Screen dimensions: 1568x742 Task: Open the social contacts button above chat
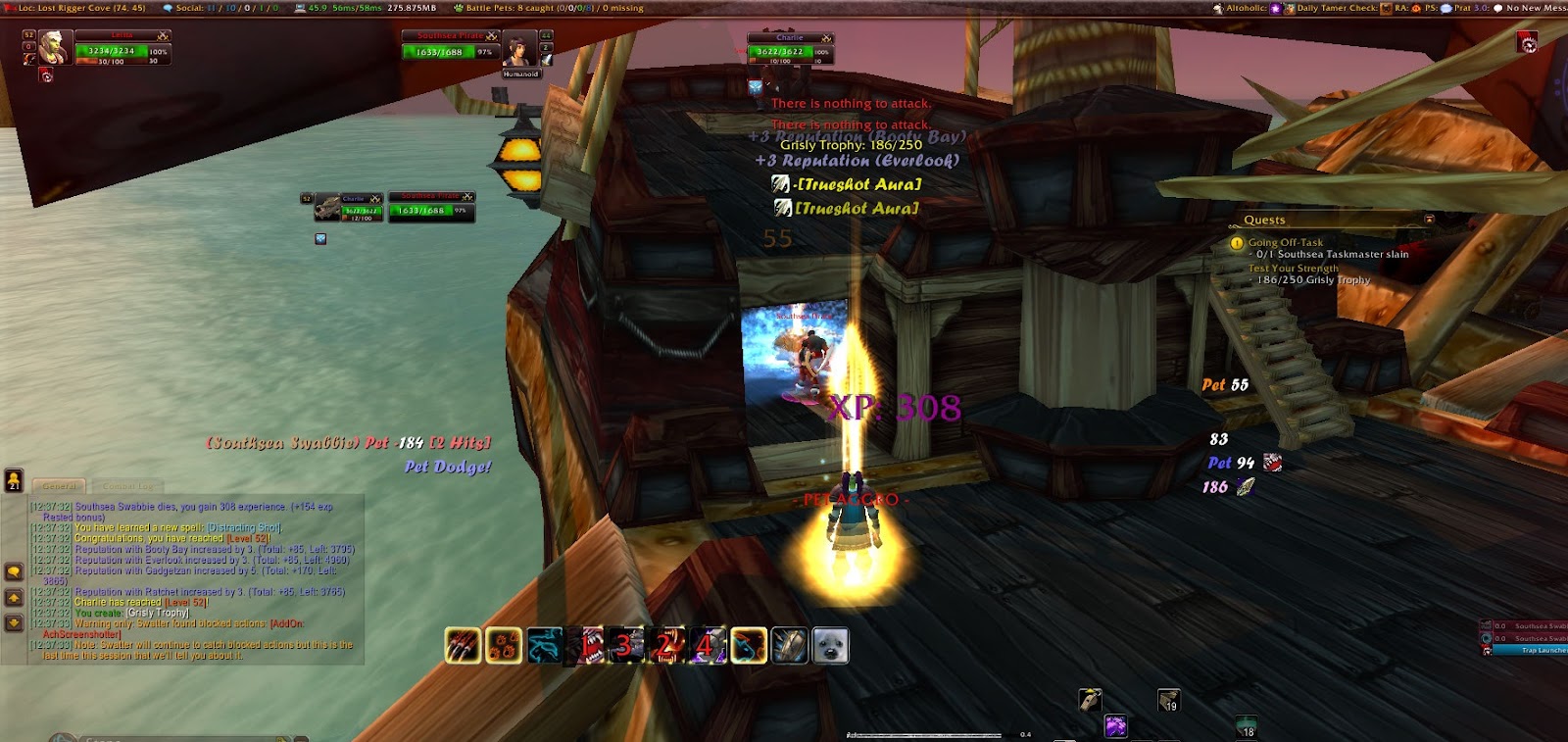coord(14,480)
